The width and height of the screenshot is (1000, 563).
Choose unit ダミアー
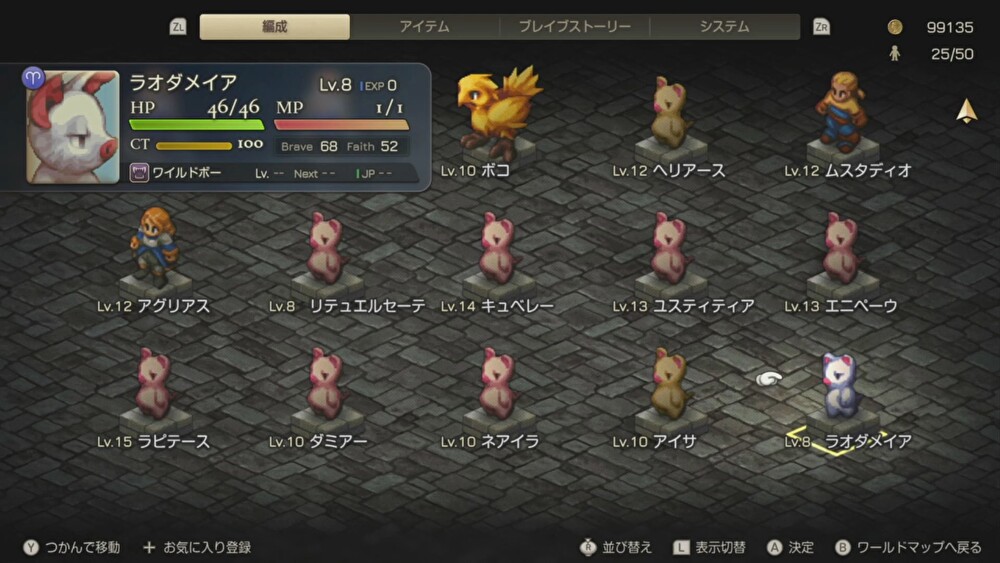(x=325, y=384)
